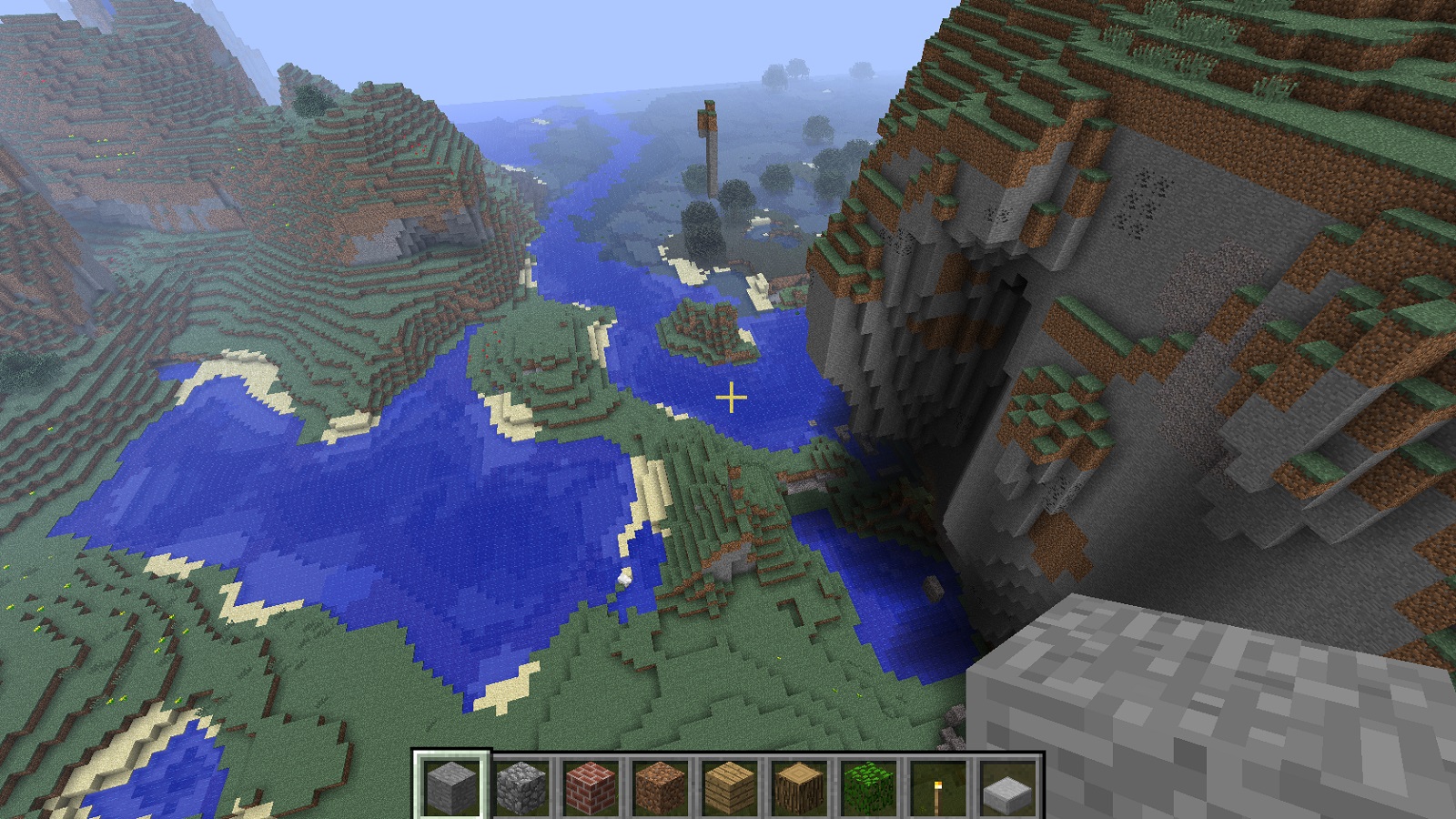1456x819 pixels.
Task: Select the brick block in the hotbar
Action: coord(591,784)
